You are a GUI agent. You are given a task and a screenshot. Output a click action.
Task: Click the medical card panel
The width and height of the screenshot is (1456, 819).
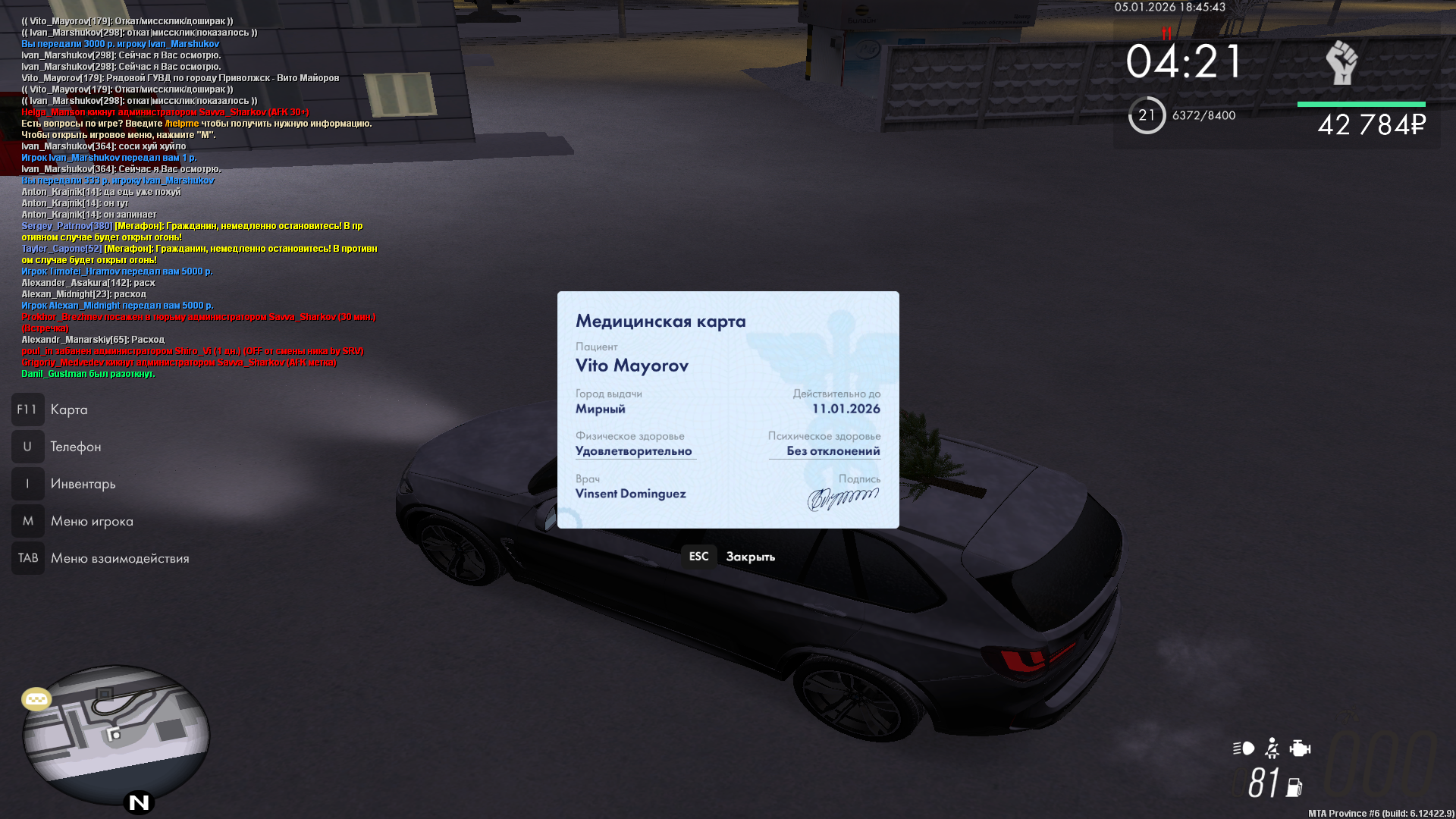pyautogui.click(x=728, y=409)
